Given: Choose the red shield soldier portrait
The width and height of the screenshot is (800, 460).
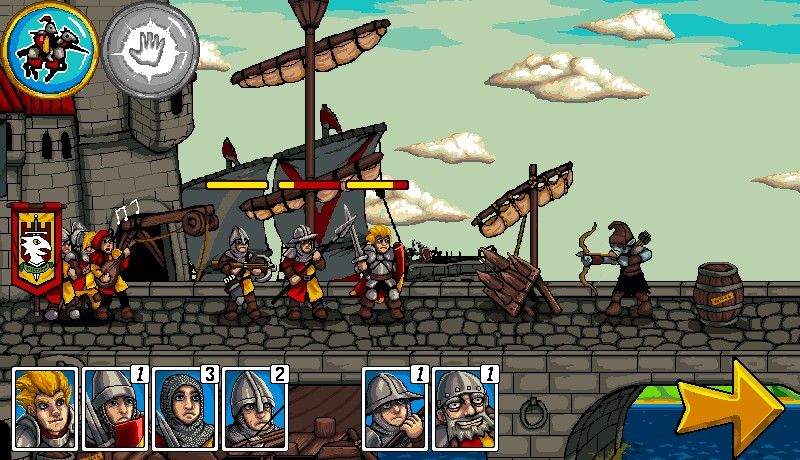Looking at the screenshot, I should (113, 408).
